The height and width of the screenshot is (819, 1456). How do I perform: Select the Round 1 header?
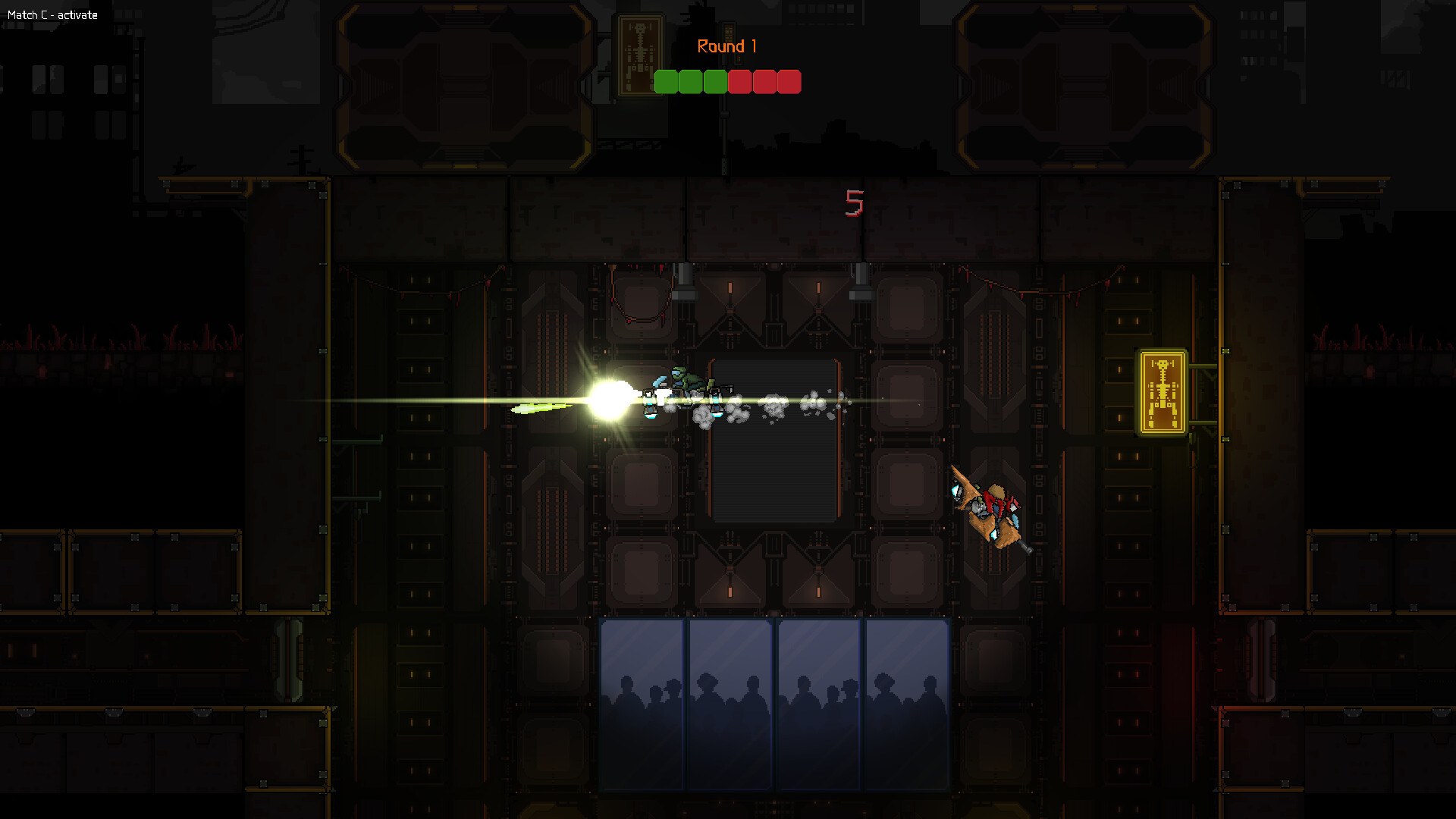729,46
